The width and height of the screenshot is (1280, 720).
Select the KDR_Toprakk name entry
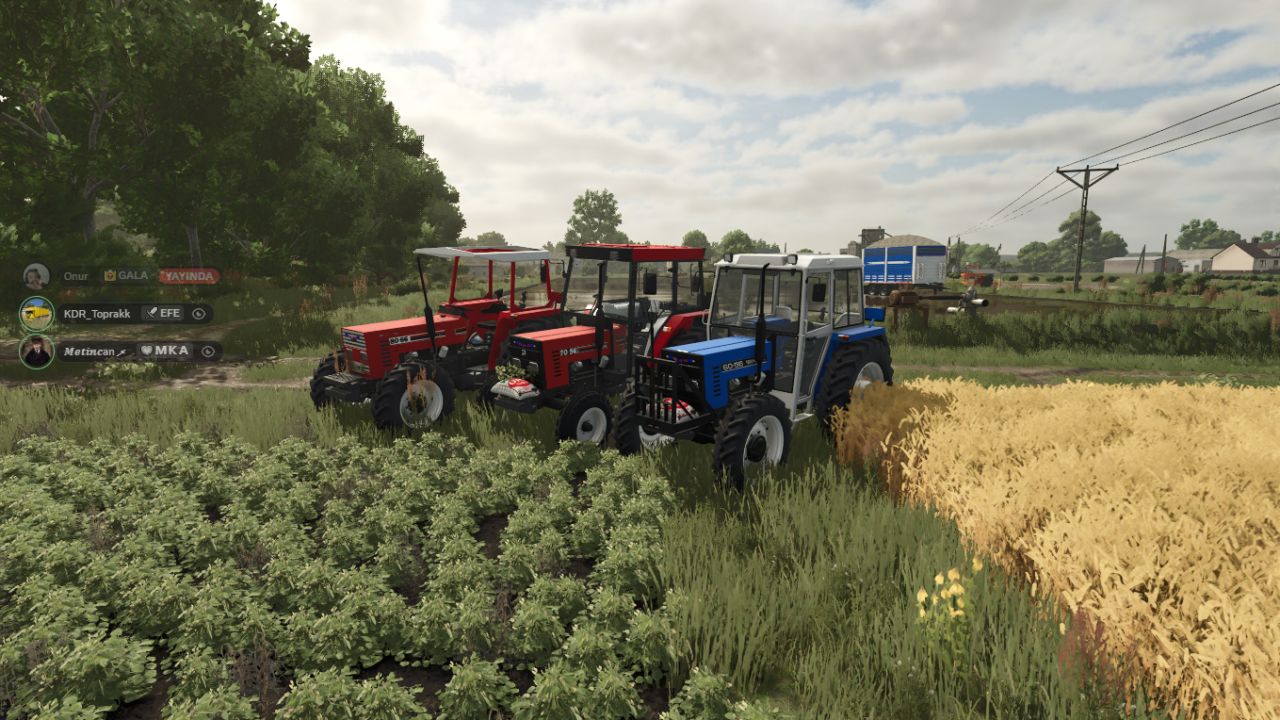tap(95, 313)
